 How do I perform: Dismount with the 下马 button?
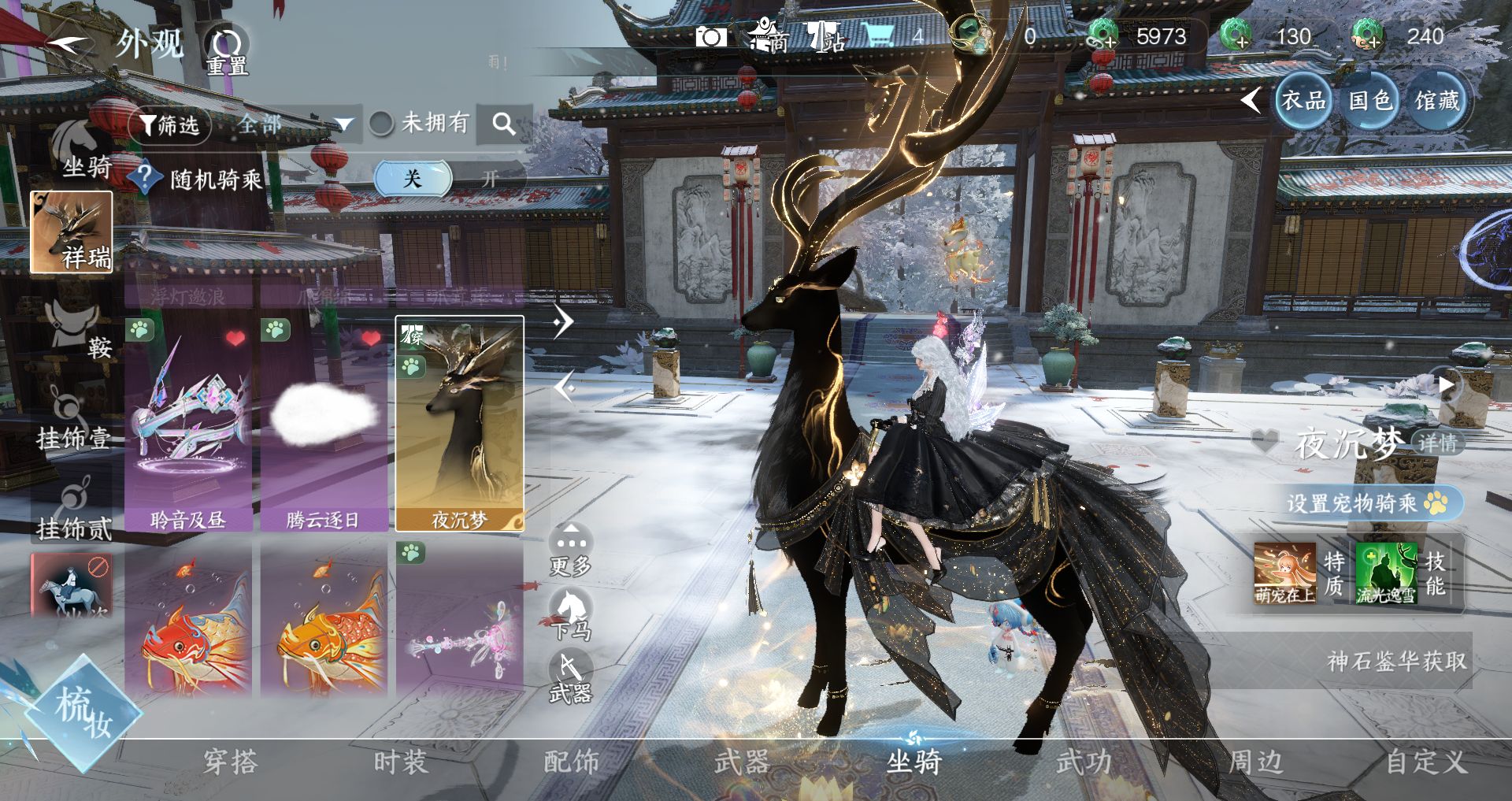(570, 615)
